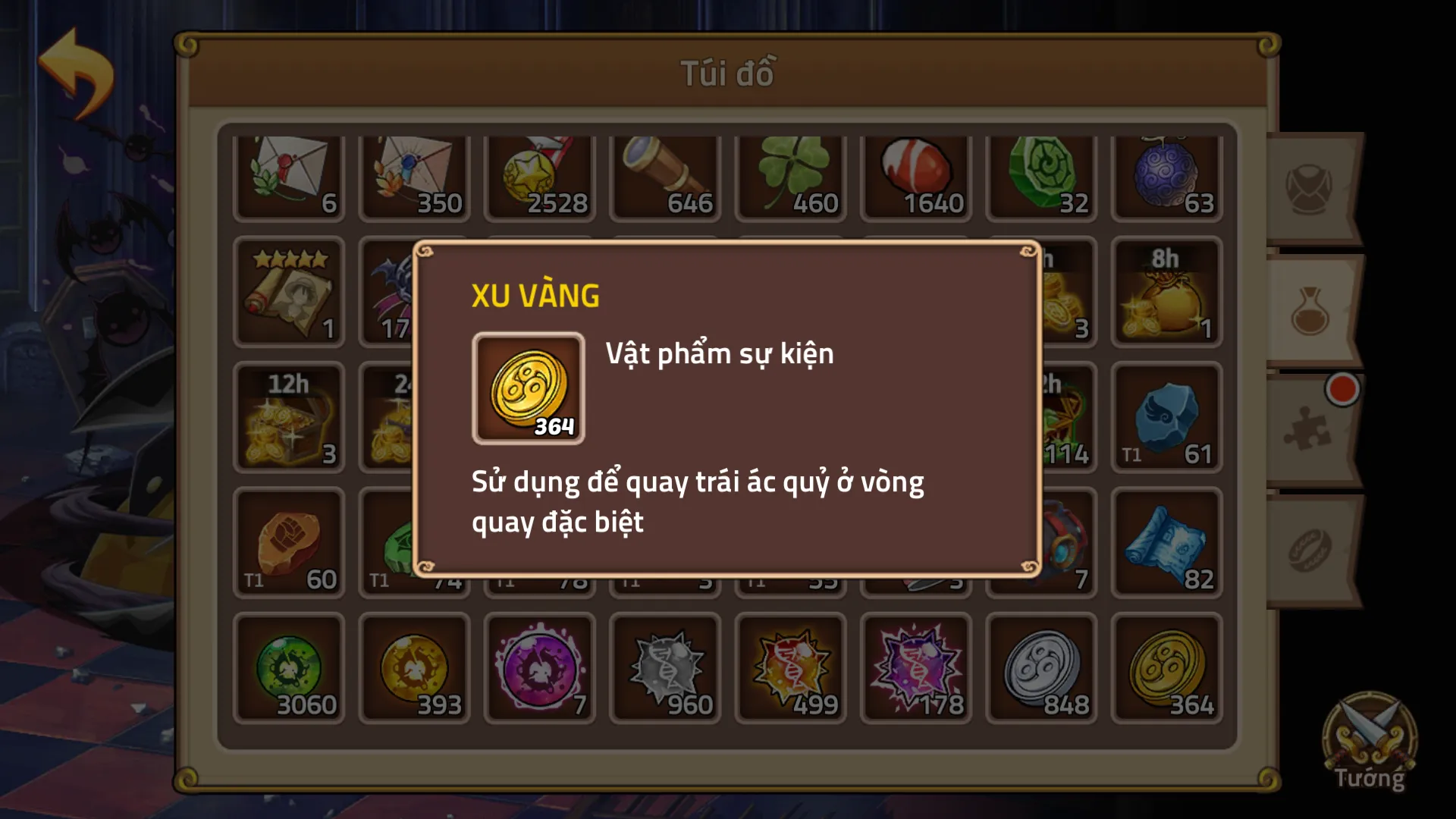
Task: Select the 12h gold treasure chest
Action: tap(289, 418)
